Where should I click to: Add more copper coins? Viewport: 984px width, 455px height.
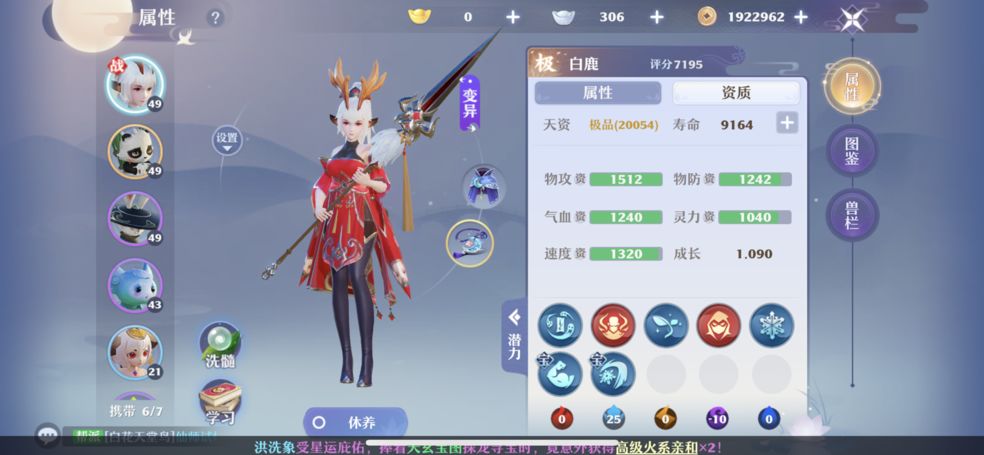point(801,17)
